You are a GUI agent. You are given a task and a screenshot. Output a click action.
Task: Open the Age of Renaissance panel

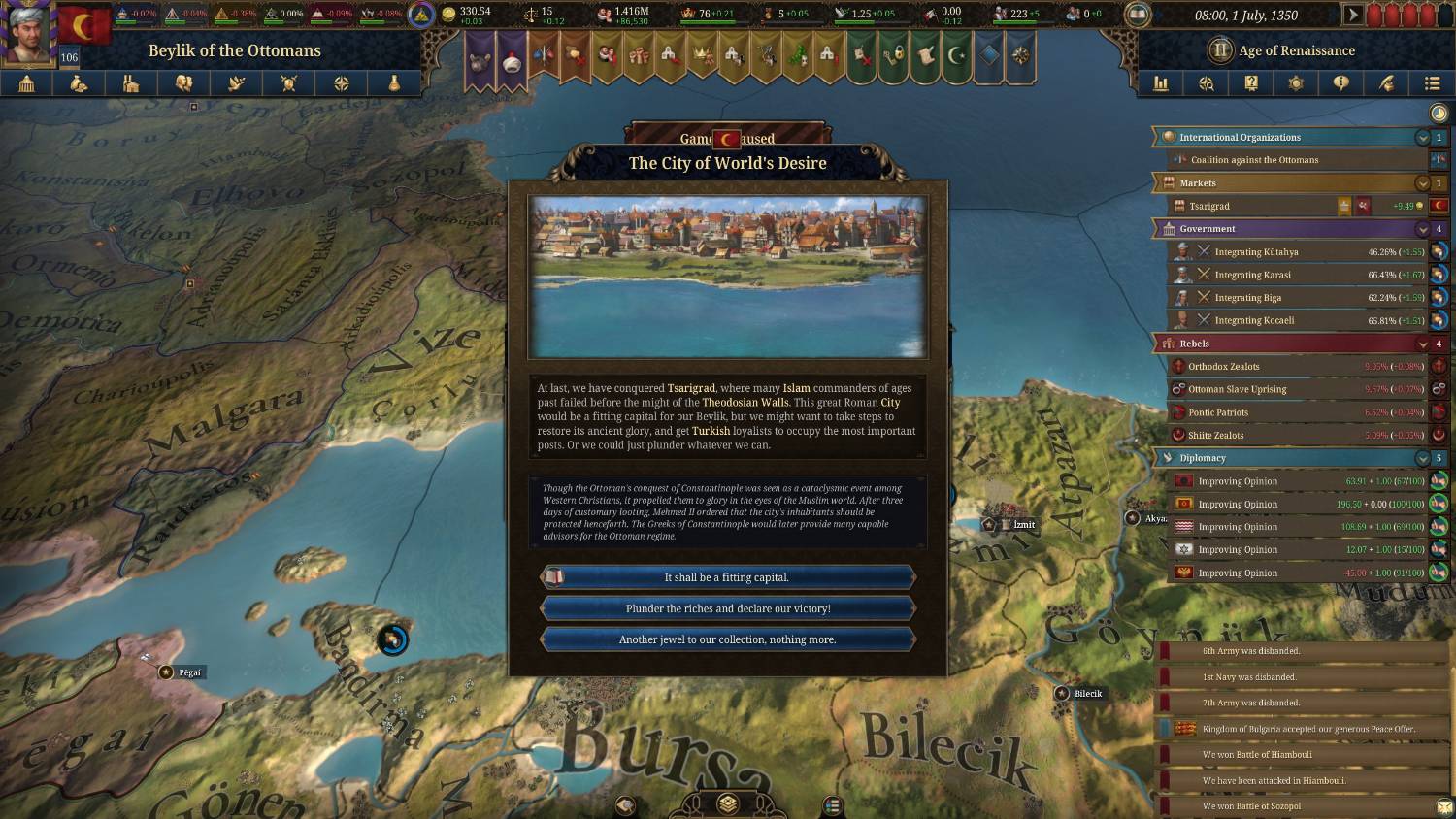coord(1281,50)
